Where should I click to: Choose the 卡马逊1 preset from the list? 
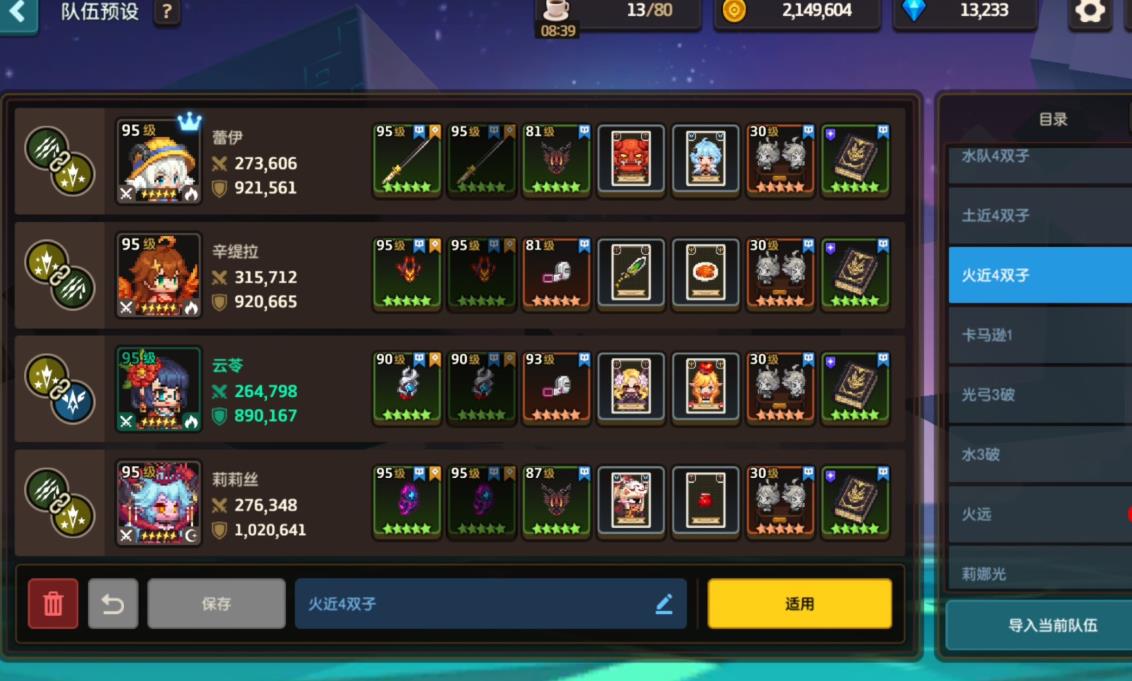pyautogui.click(x=1040, y=335)
